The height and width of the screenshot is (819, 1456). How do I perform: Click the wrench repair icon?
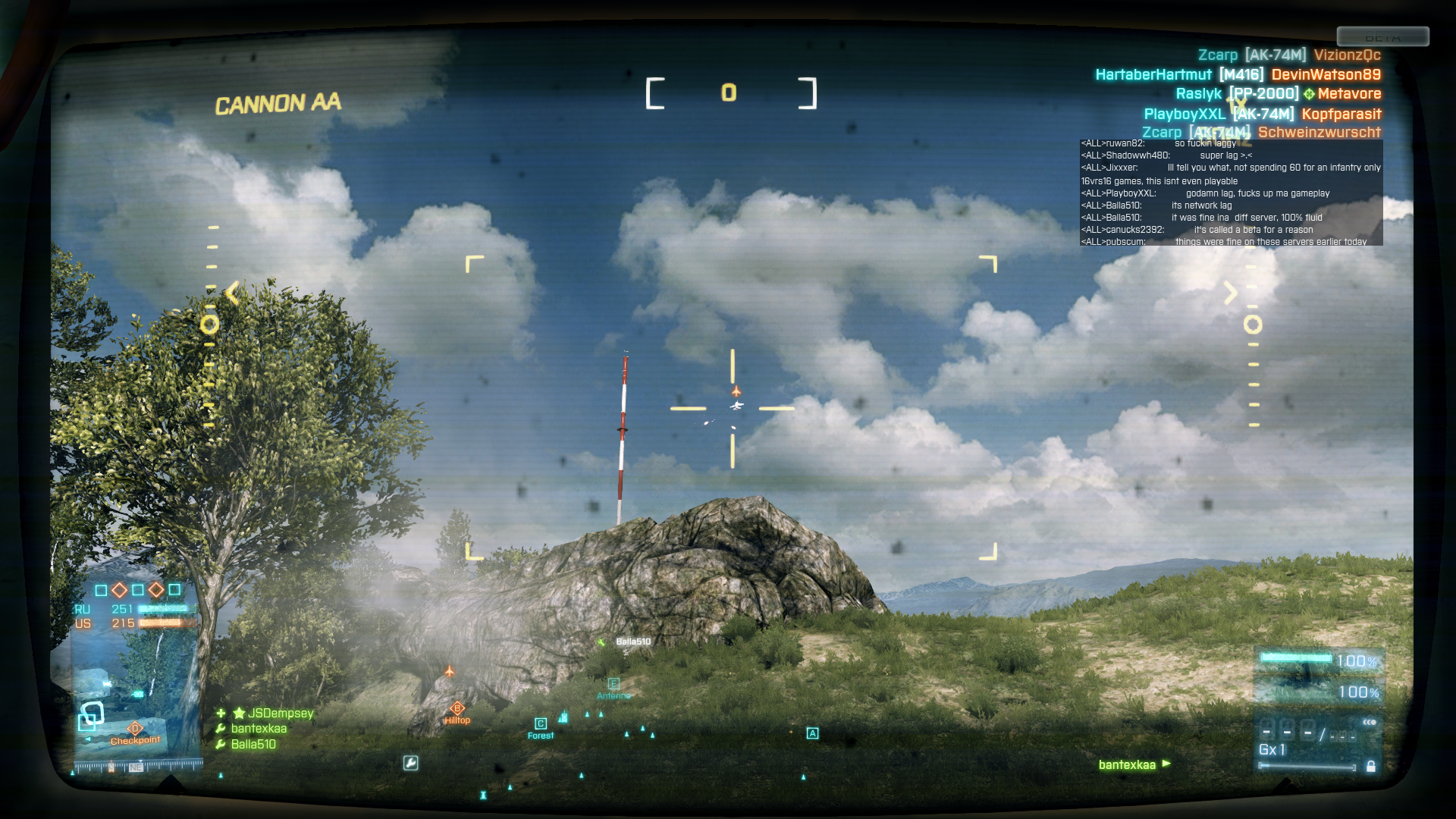pyautogui.click(x=410, y=763)
